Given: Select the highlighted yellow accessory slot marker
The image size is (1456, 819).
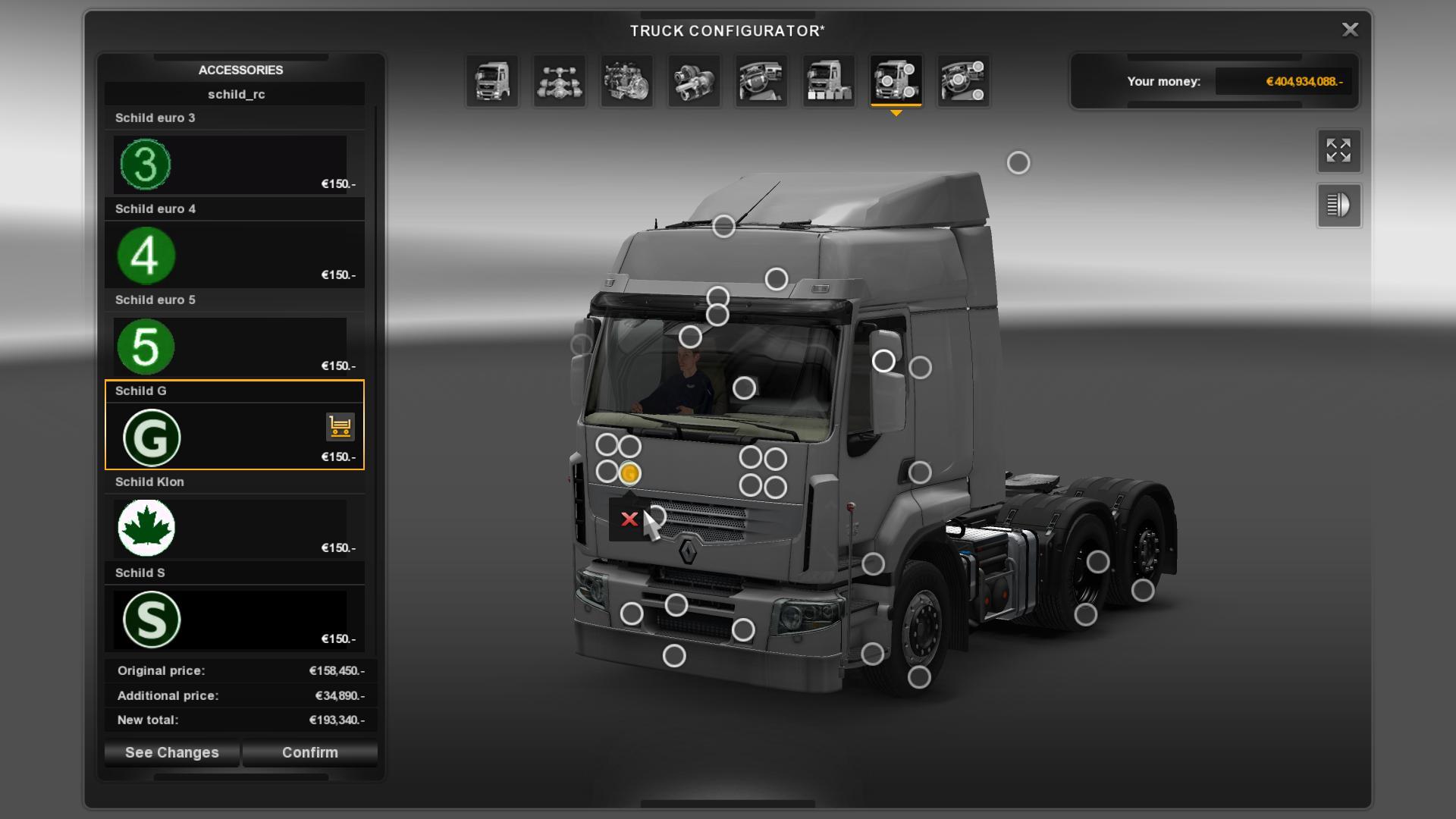Looking at the screenshot, I should (629, 474).
